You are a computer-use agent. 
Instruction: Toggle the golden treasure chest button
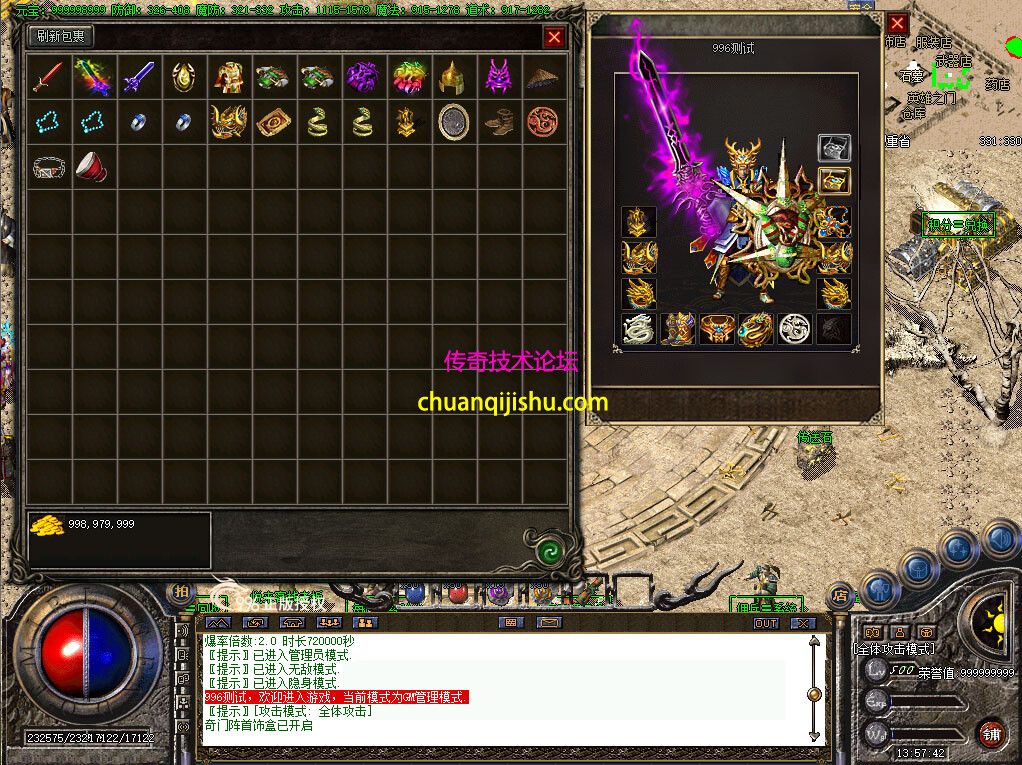point(834,181)
